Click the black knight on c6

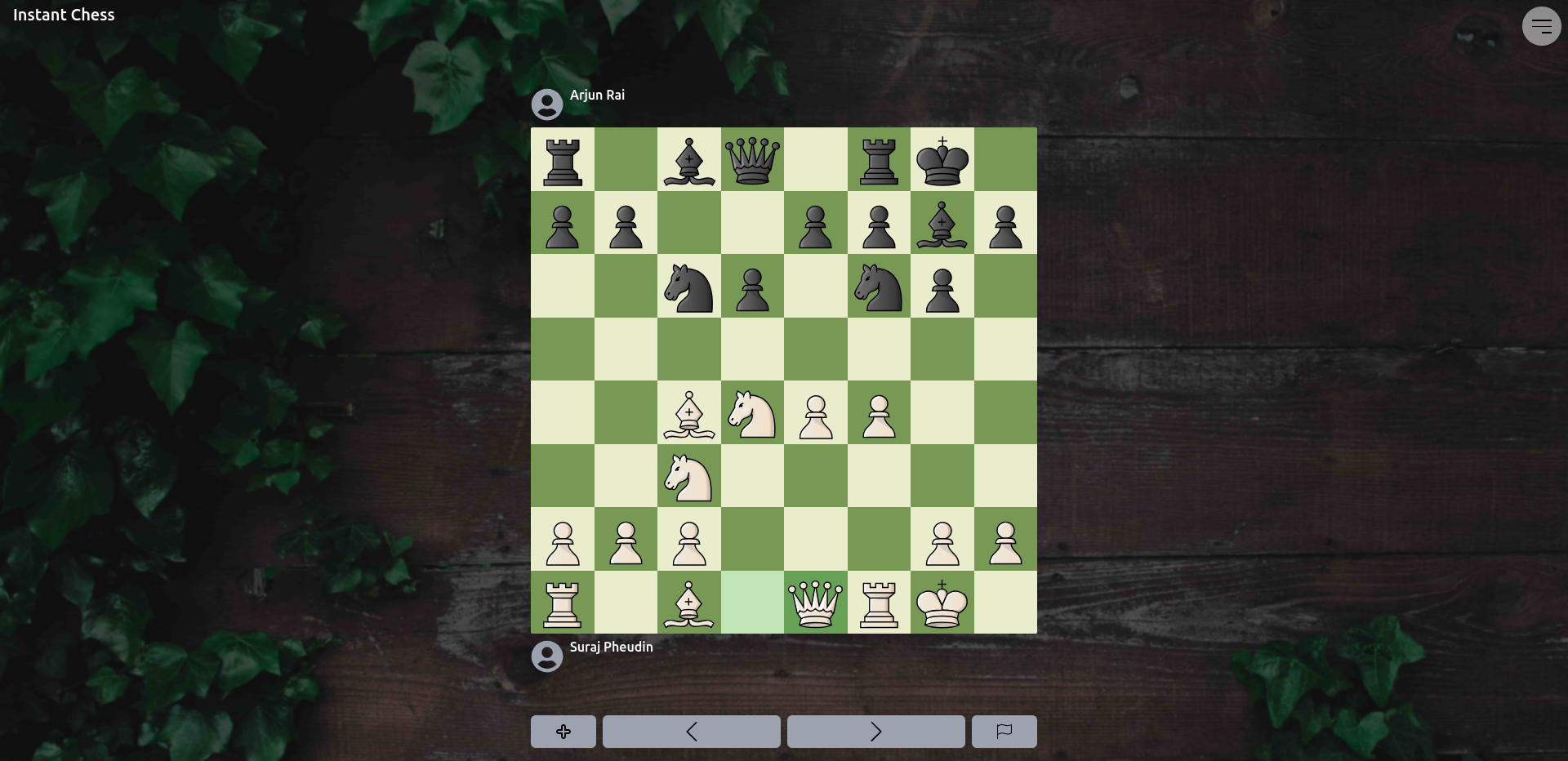tap(688, 286)
